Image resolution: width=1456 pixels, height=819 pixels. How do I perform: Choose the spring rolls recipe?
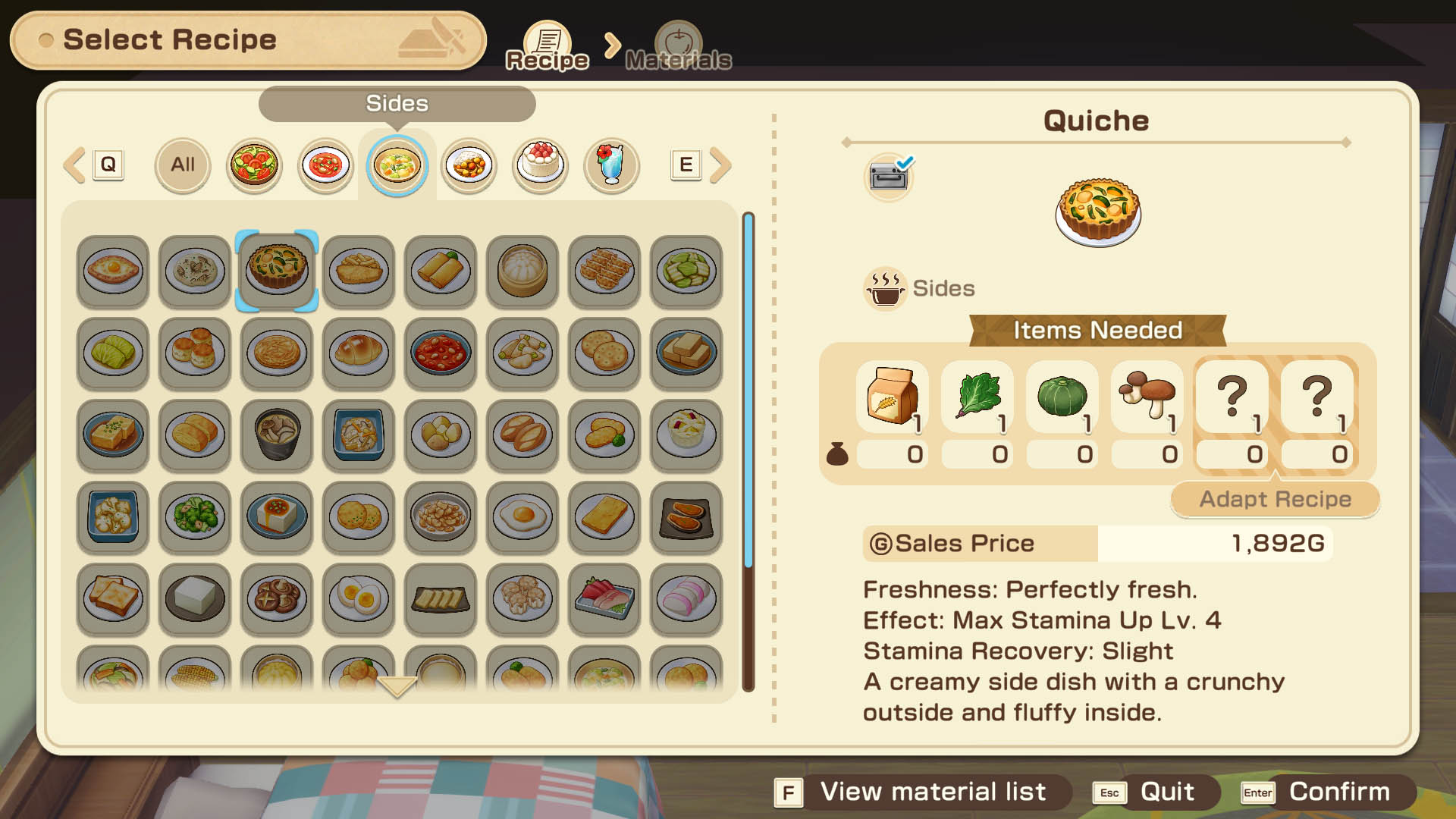pyautogui.click(x=441, y=271)
